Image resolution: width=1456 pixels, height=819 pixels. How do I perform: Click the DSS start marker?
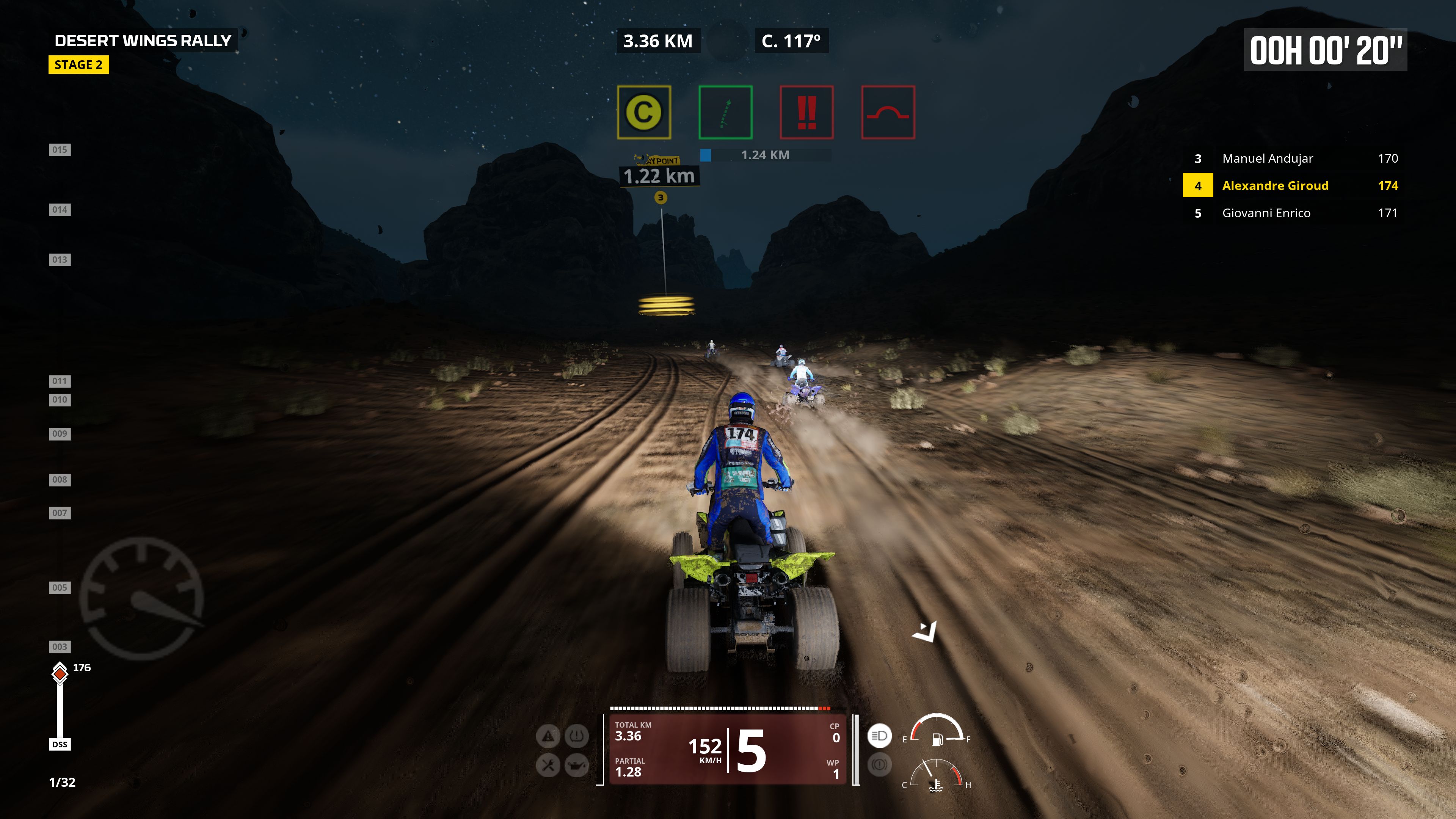click(60, 744)
